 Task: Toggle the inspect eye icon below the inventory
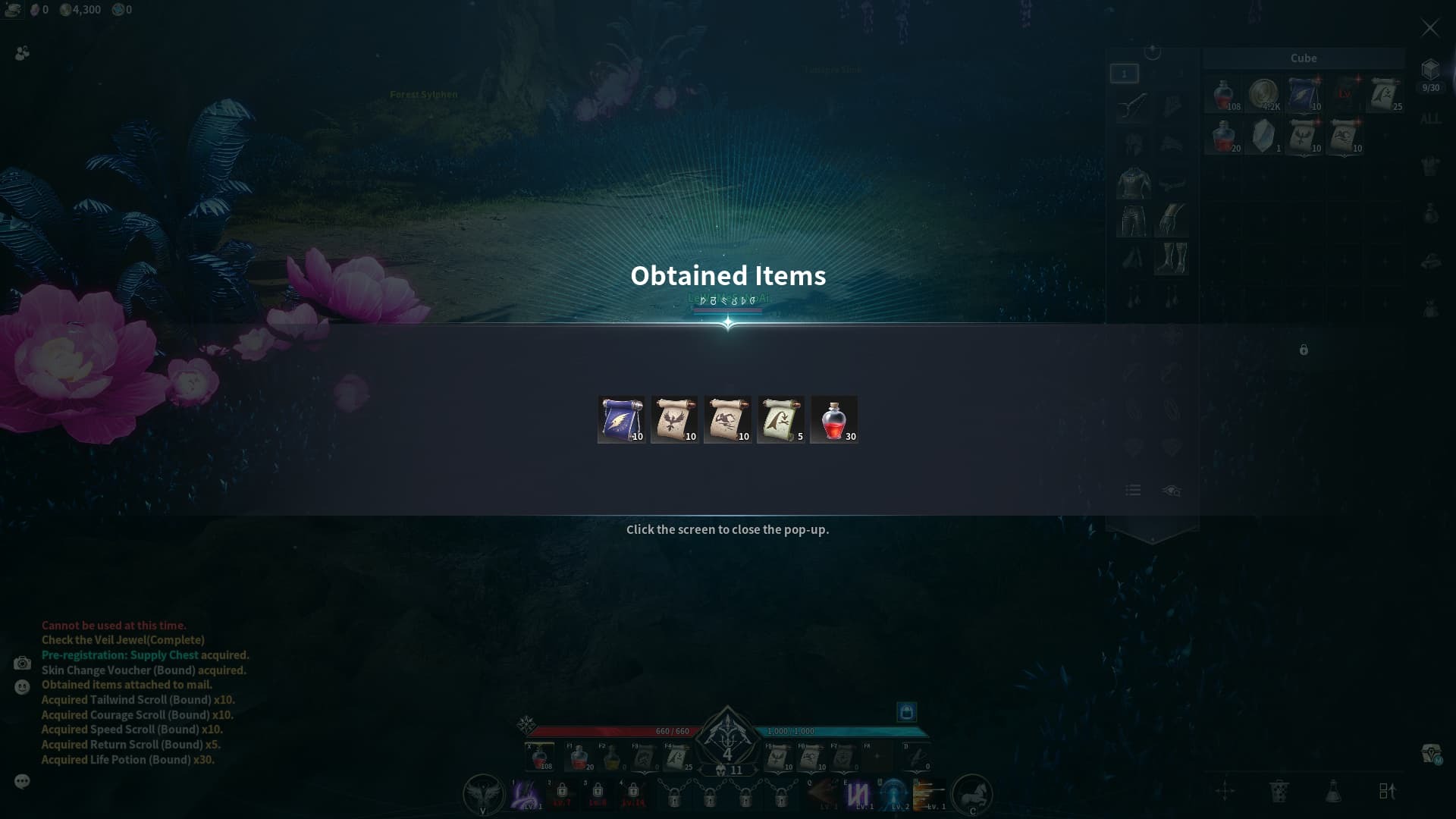pyautogui.click(x=1171, y=491)
